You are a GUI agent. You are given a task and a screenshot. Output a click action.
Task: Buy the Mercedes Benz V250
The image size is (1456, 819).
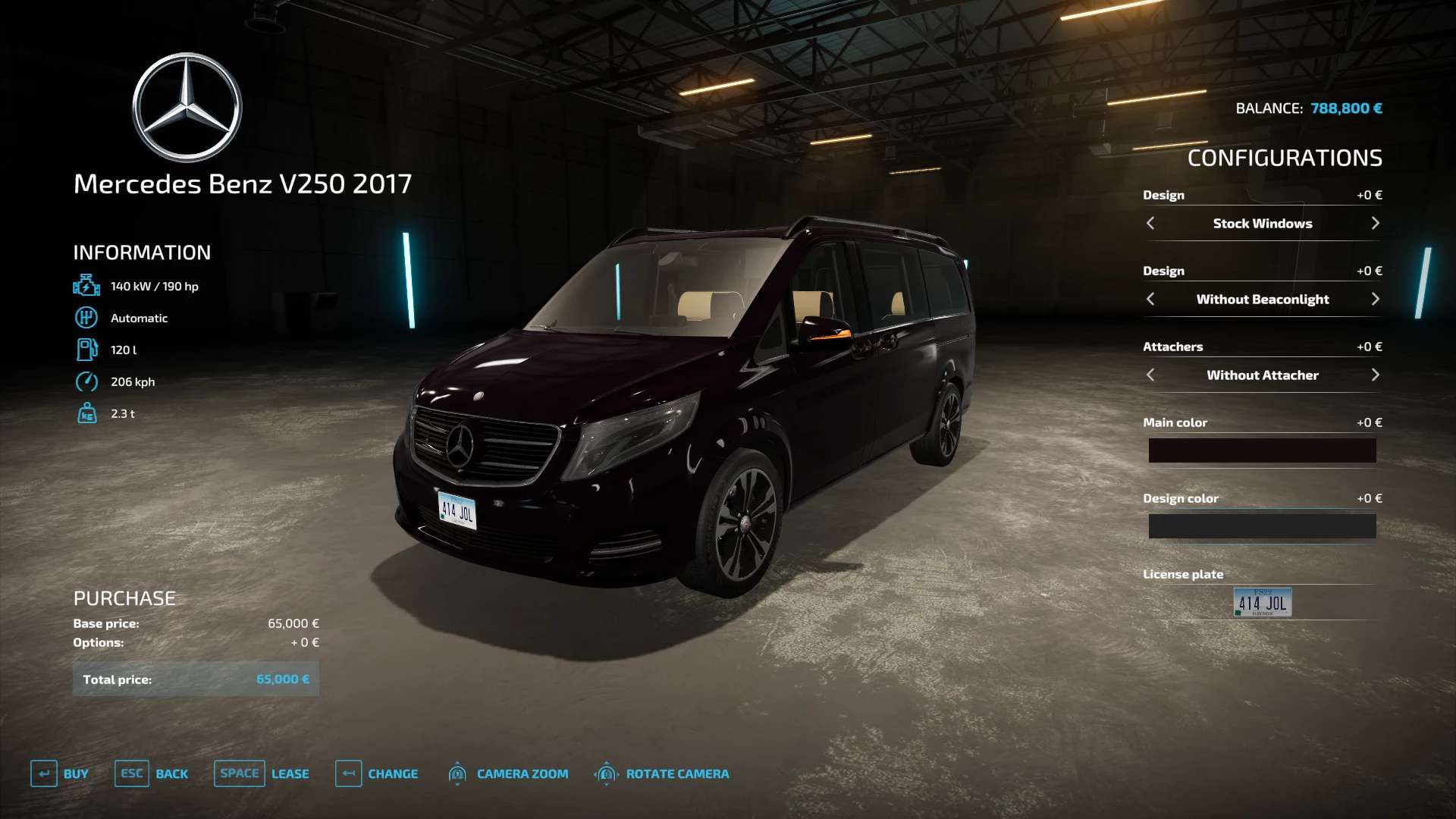pos(60,773)
